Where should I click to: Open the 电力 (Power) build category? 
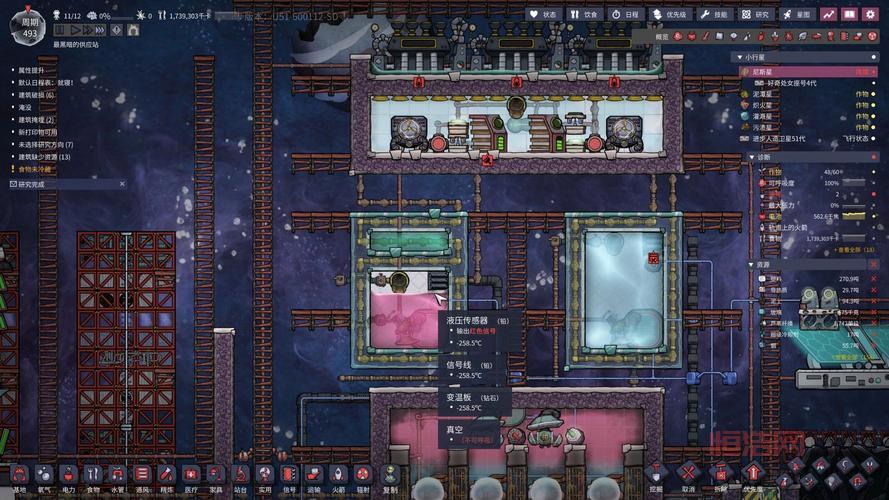tap(68, 474)
